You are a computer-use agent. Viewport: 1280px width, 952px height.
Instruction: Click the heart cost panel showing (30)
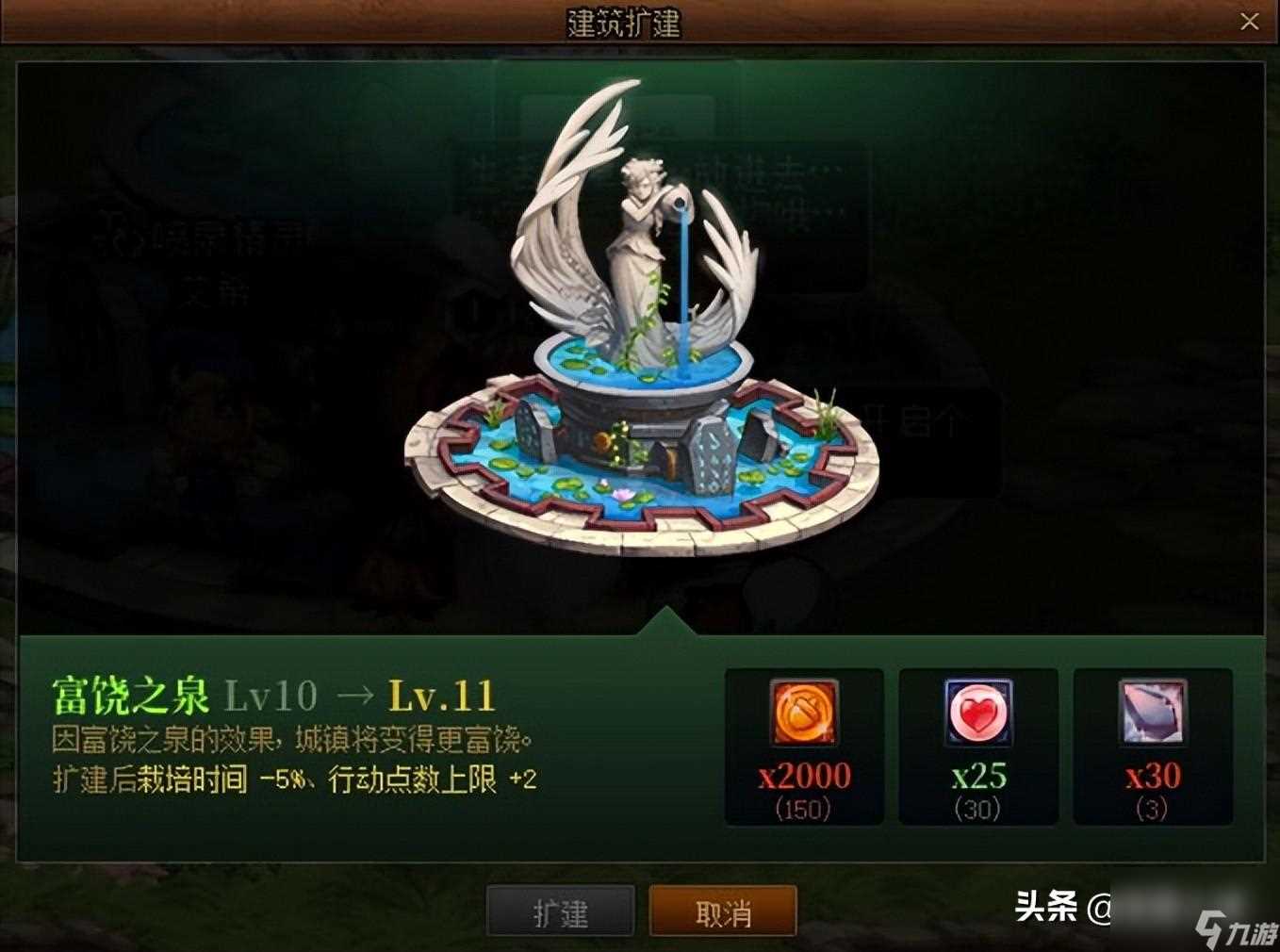pos(977,747)
